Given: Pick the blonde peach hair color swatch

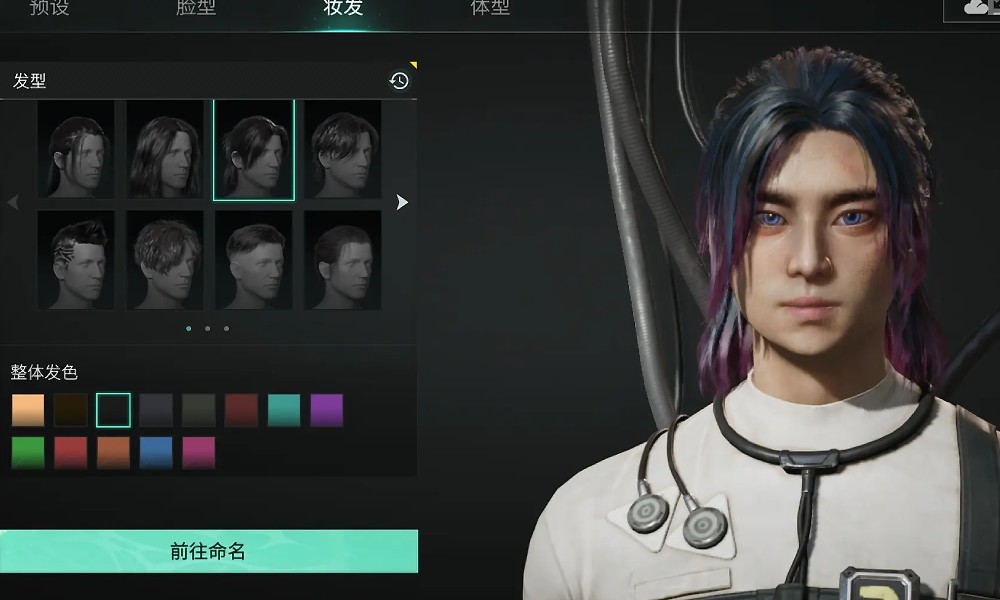Looking at the screenshot, I should coord(28,410).
